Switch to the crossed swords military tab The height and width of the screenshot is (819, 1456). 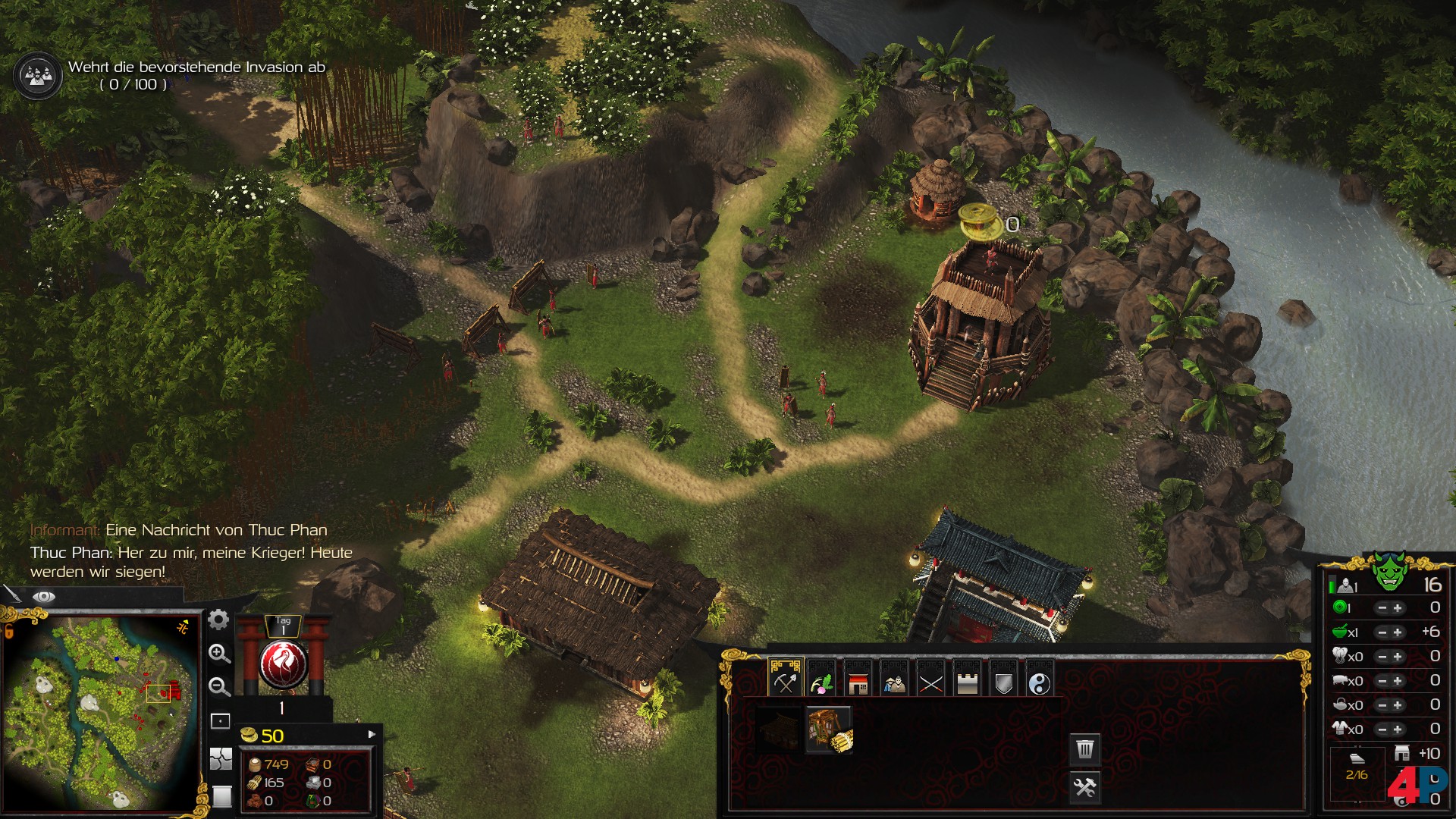coord(930,680)
